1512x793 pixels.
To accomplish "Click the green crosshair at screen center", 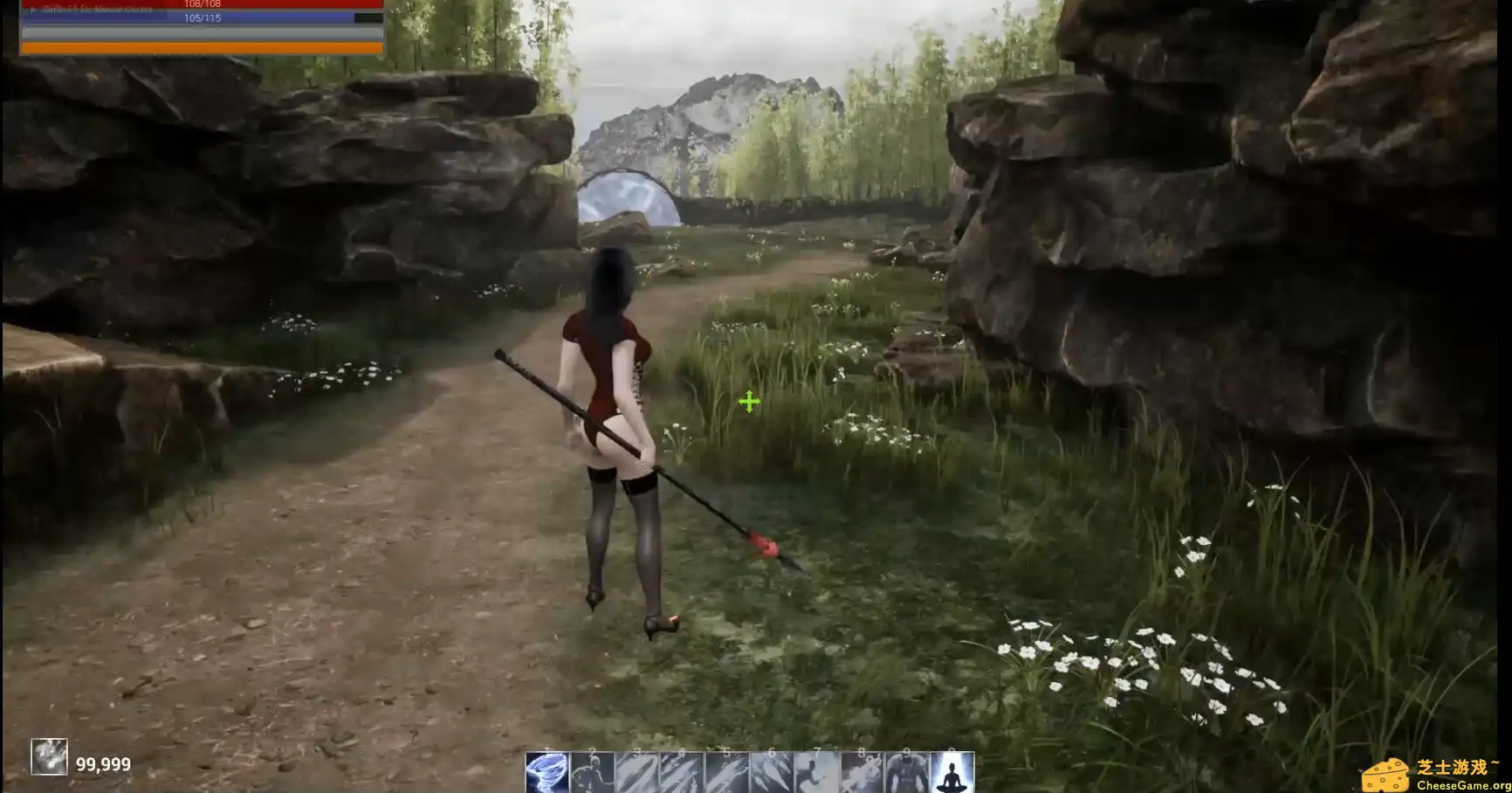I will tap(749, 403).
